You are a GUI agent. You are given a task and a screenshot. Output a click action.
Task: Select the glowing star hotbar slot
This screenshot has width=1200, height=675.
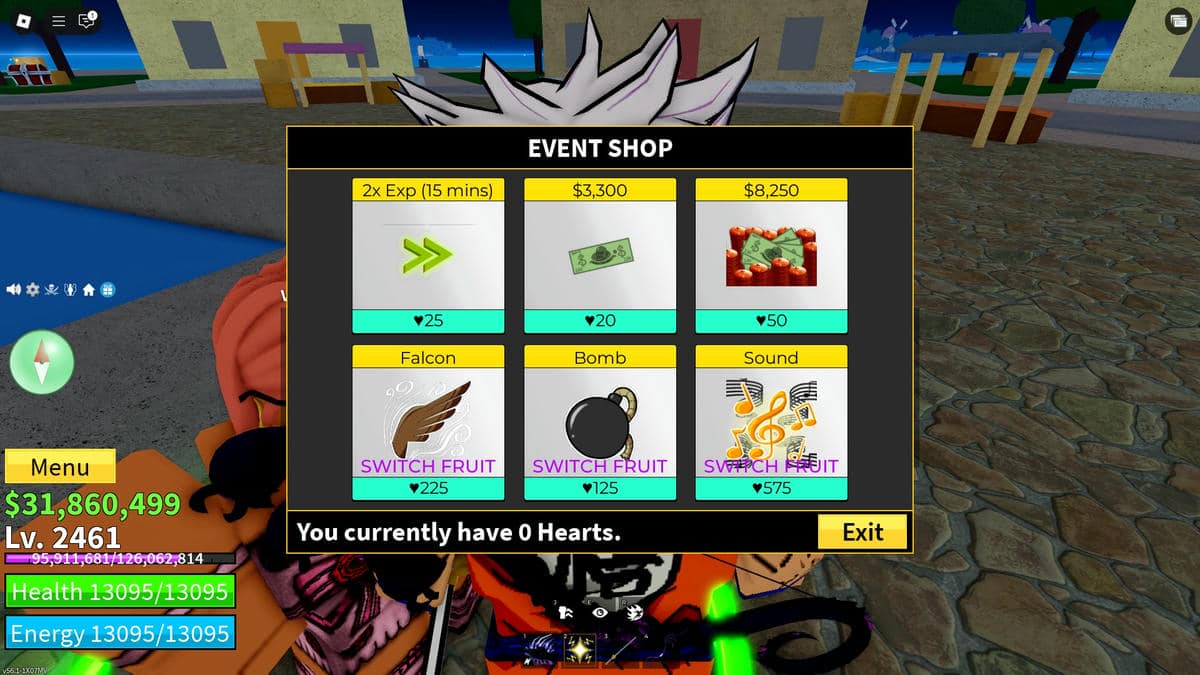point(580,651)
